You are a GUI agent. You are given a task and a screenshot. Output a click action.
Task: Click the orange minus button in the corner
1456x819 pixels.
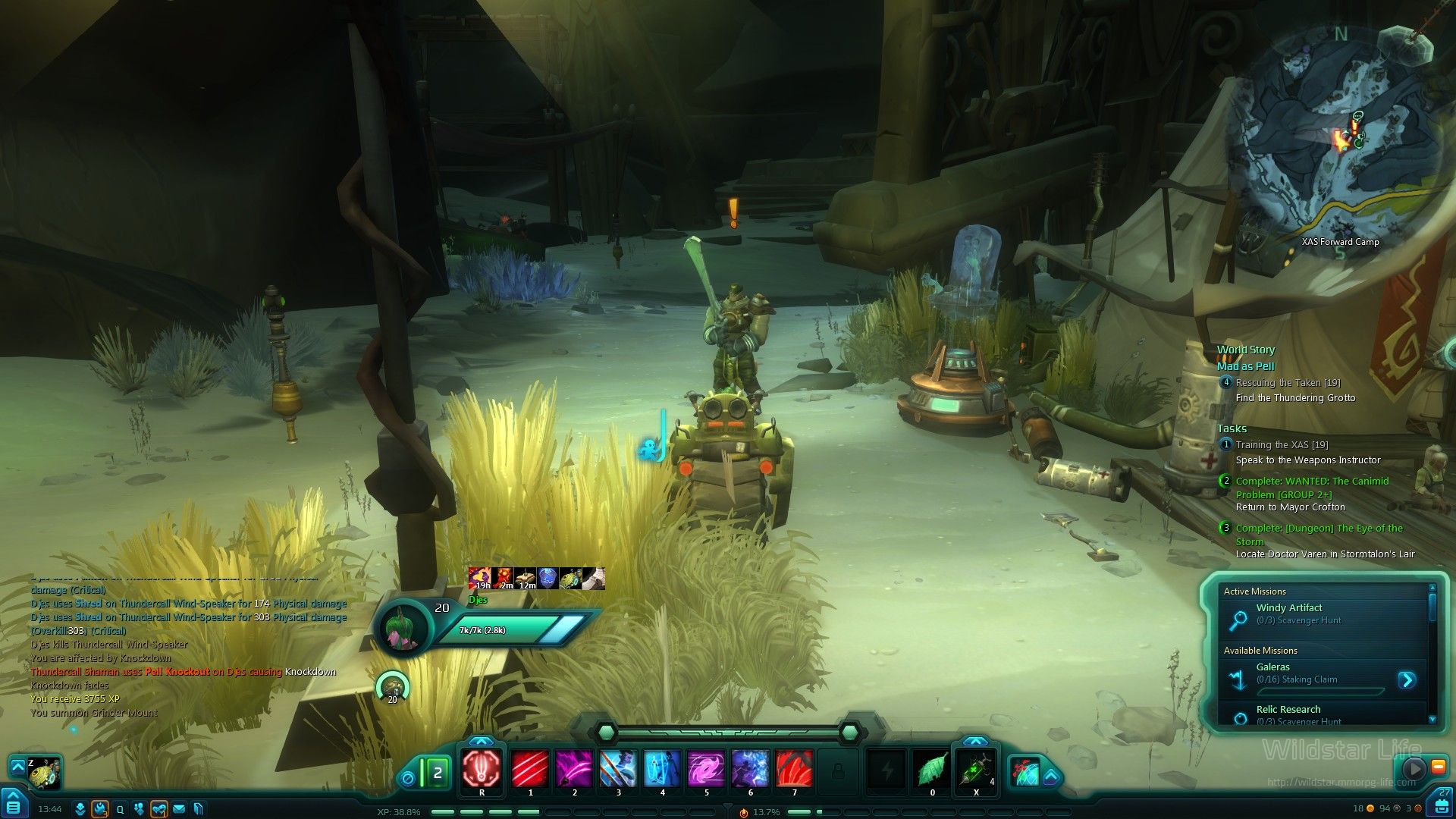pyautogui.click(x=1438, y=767)
